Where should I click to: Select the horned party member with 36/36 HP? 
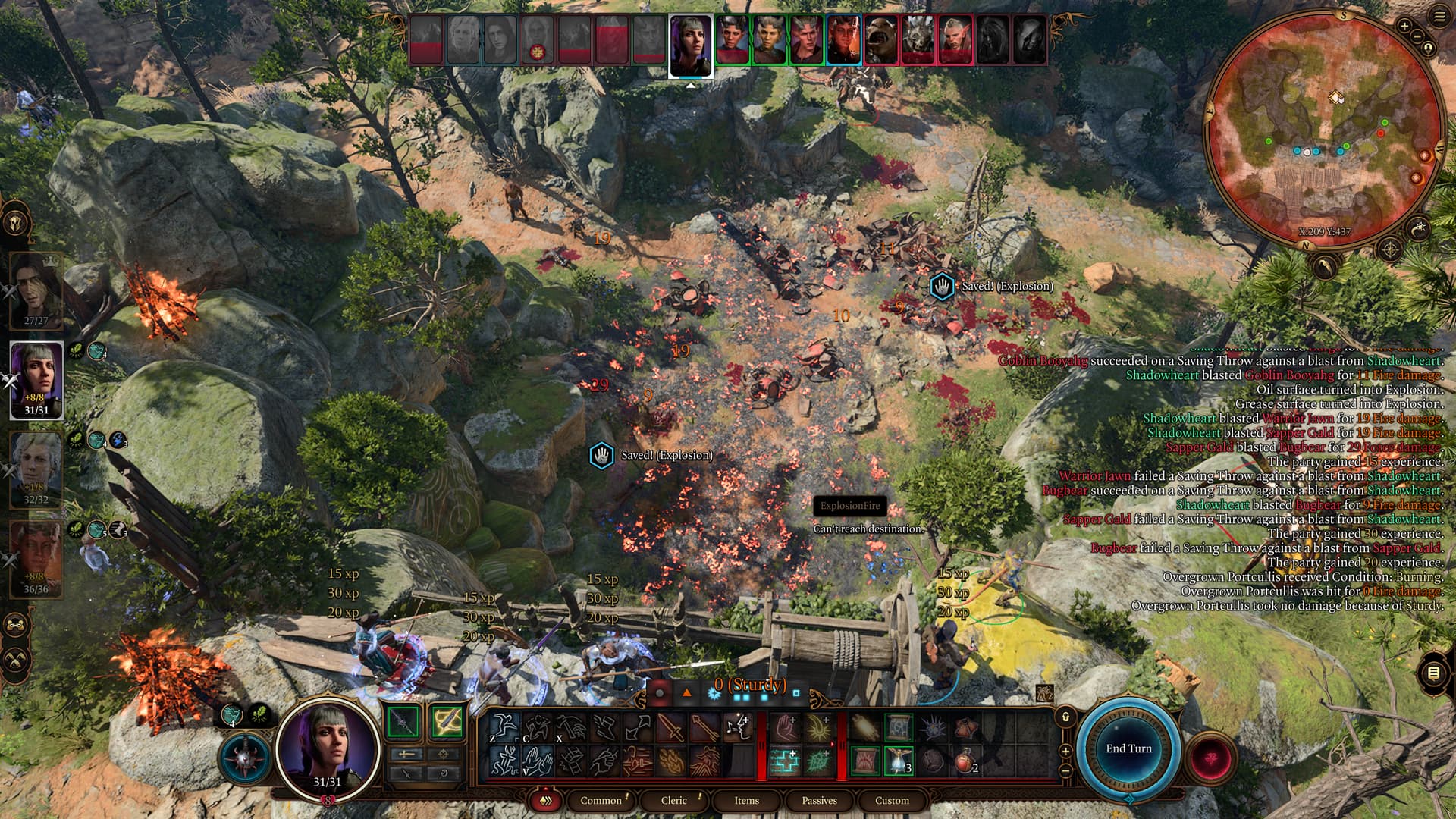[35, 557]
